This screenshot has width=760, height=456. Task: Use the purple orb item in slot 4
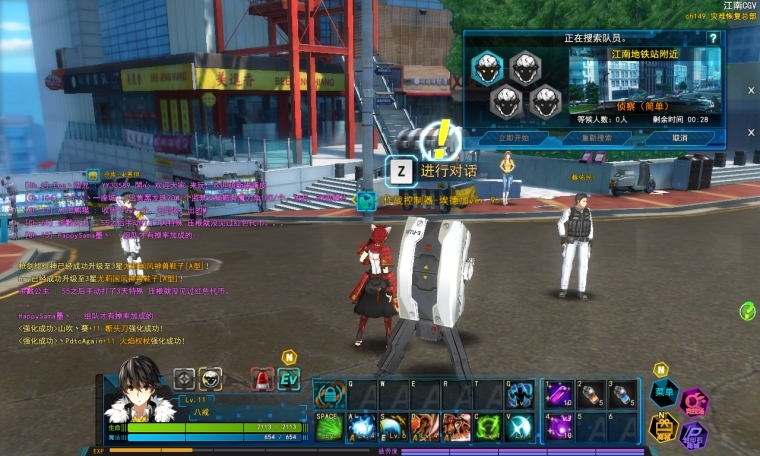pyautogui.click(x=559, y=427)
